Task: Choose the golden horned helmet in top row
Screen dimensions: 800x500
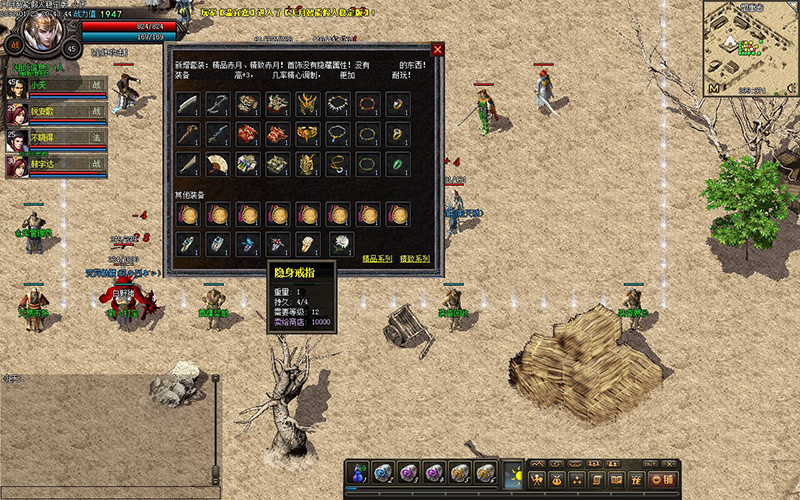Action: click(308, 104)
